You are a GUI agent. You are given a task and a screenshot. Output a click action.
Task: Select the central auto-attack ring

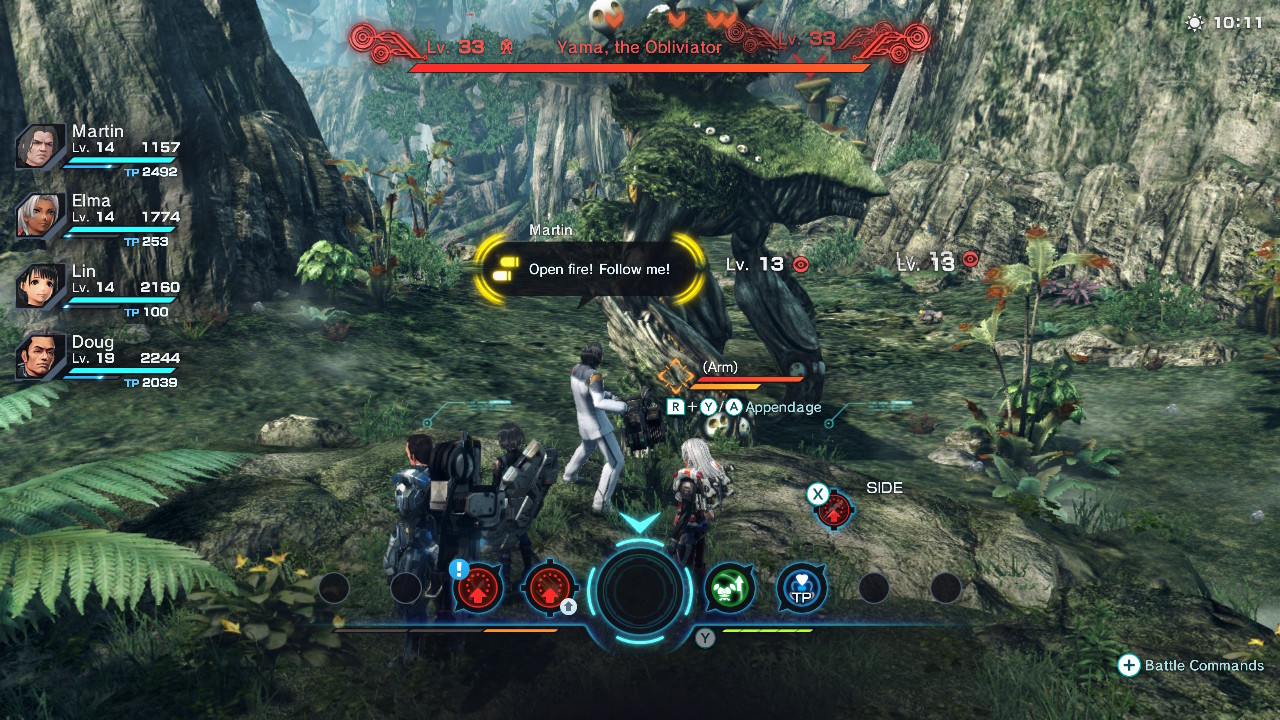pyautogui.click(x=640, y=590)
